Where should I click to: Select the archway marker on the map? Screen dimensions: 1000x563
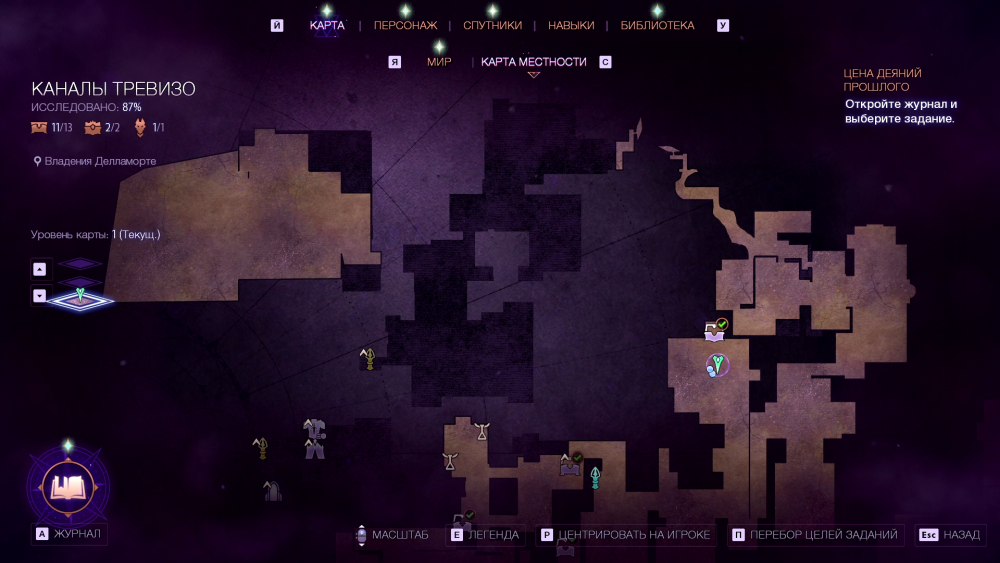coord(271,490)
